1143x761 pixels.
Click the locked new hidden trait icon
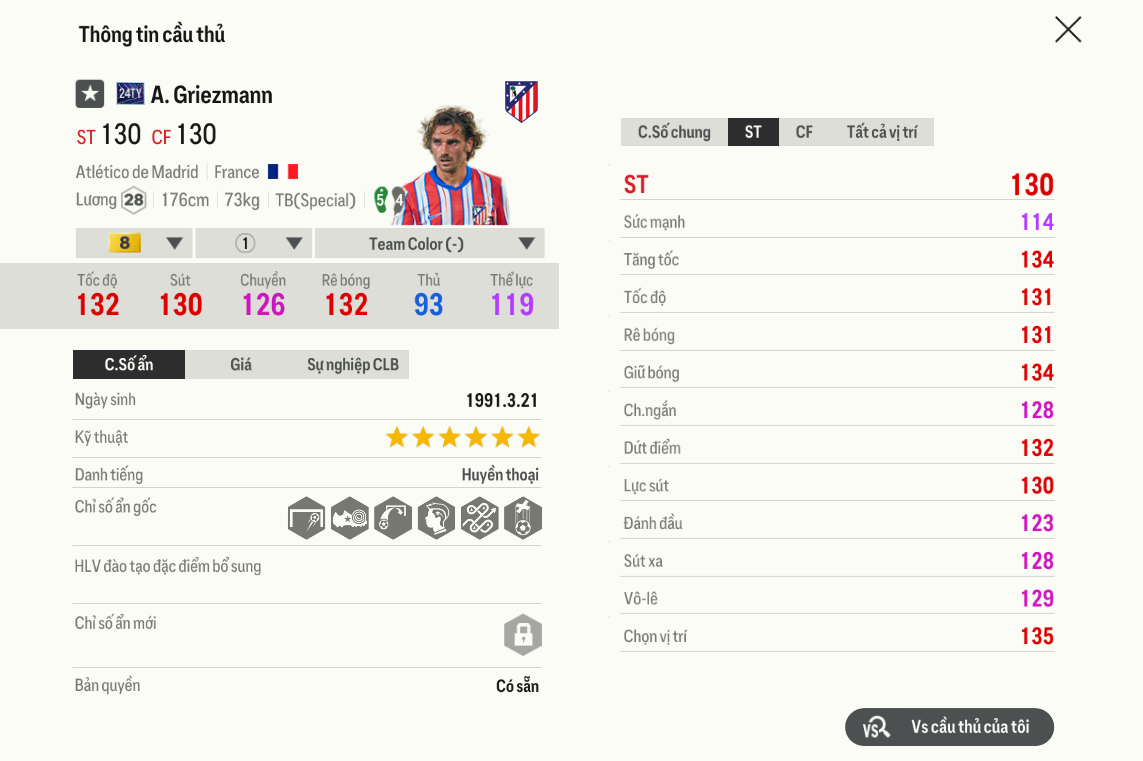coord(522,635)
